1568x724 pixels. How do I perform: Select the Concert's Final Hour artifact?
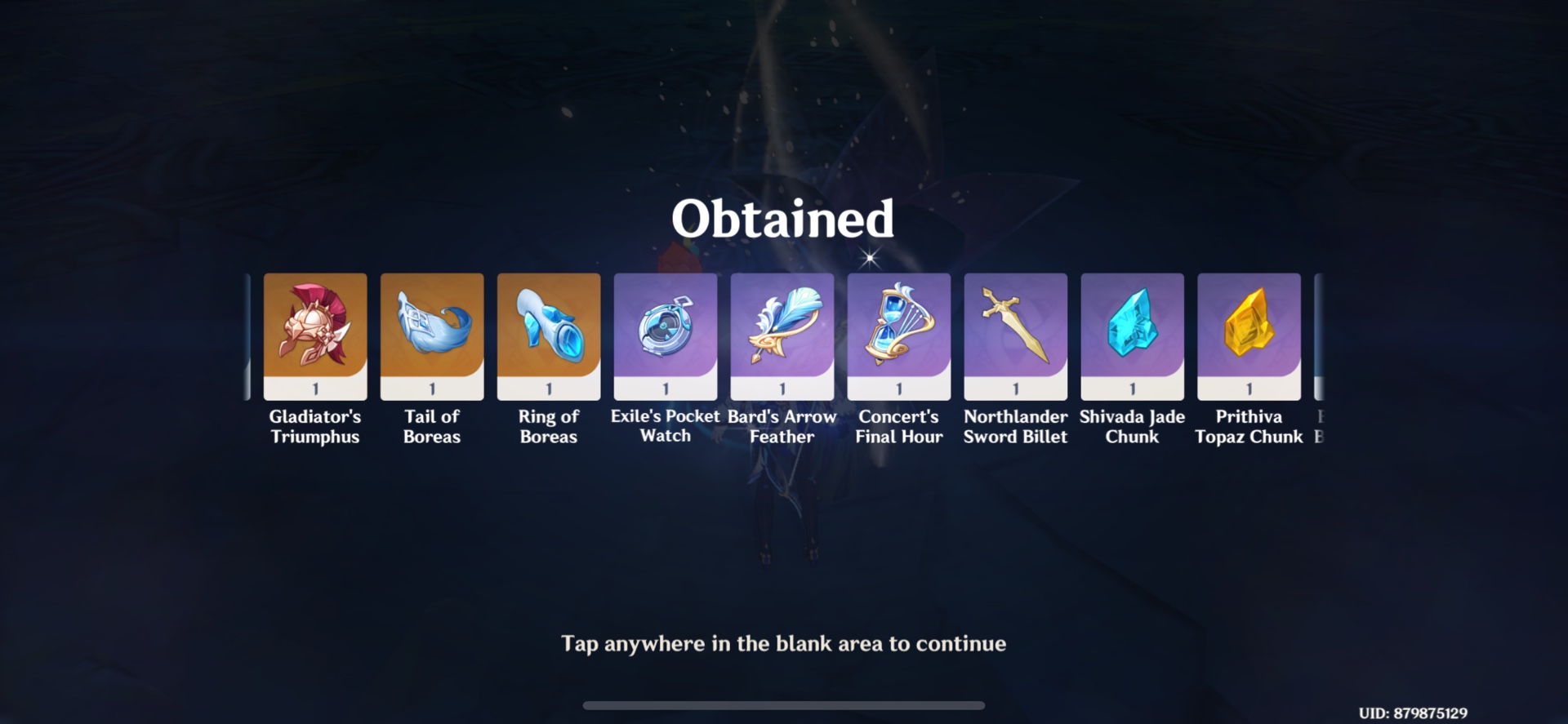point(898,331)
